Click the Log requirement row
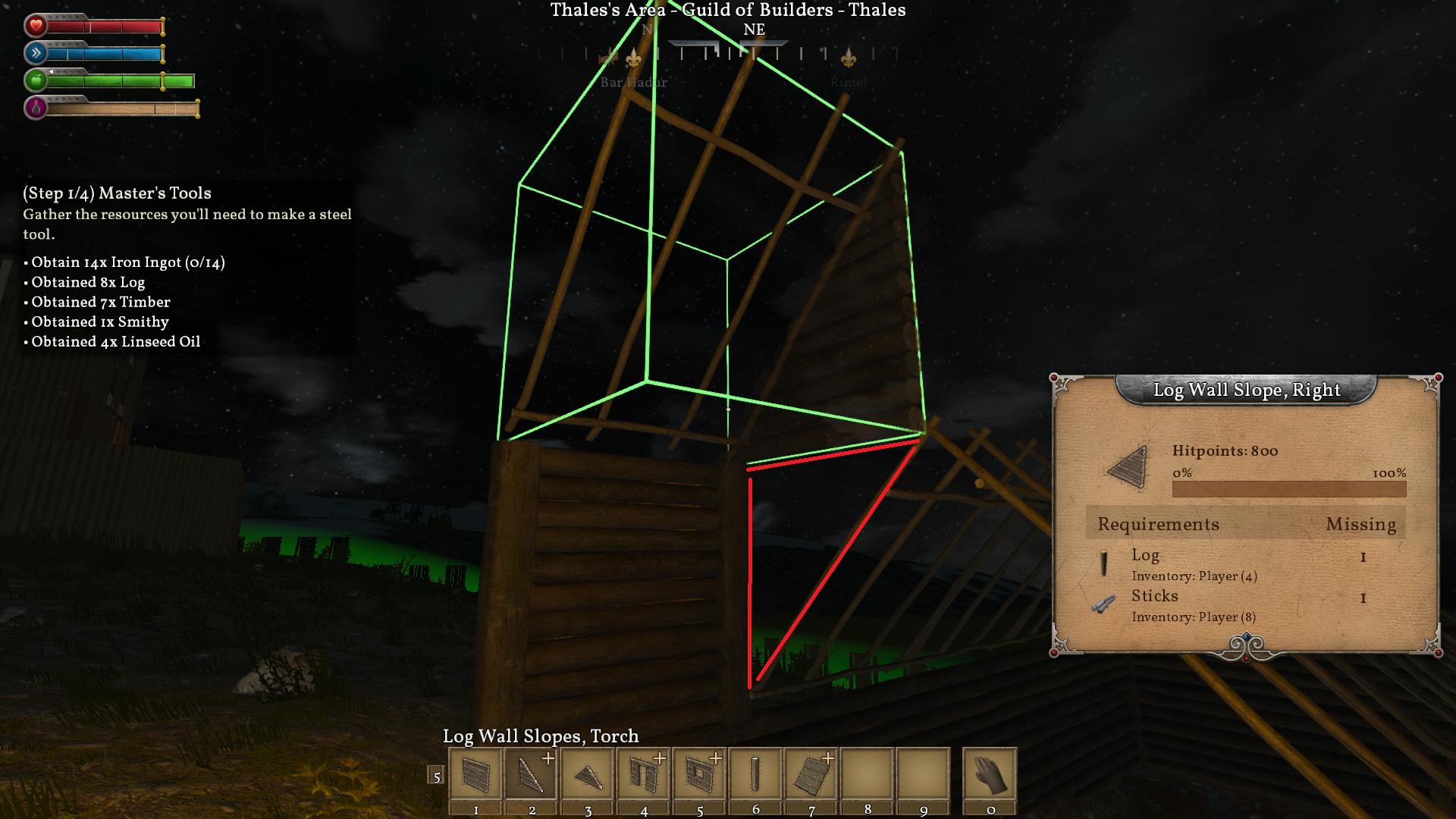The width and height of the screenshot is (1456, 819). point(1245,564)
